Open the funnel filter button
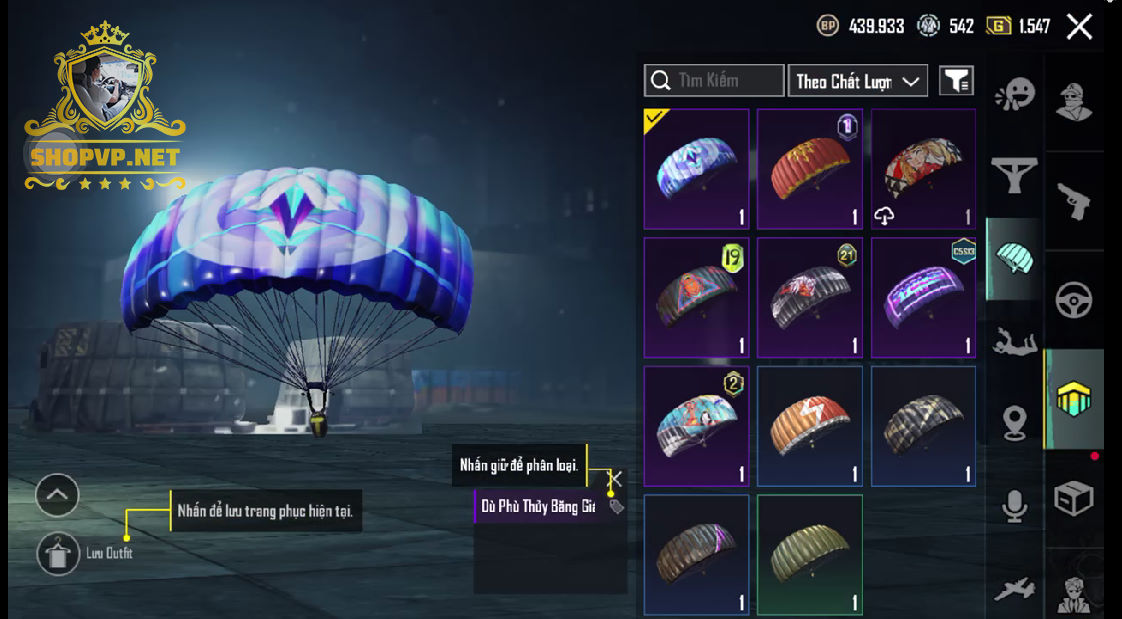 [956, 81]
